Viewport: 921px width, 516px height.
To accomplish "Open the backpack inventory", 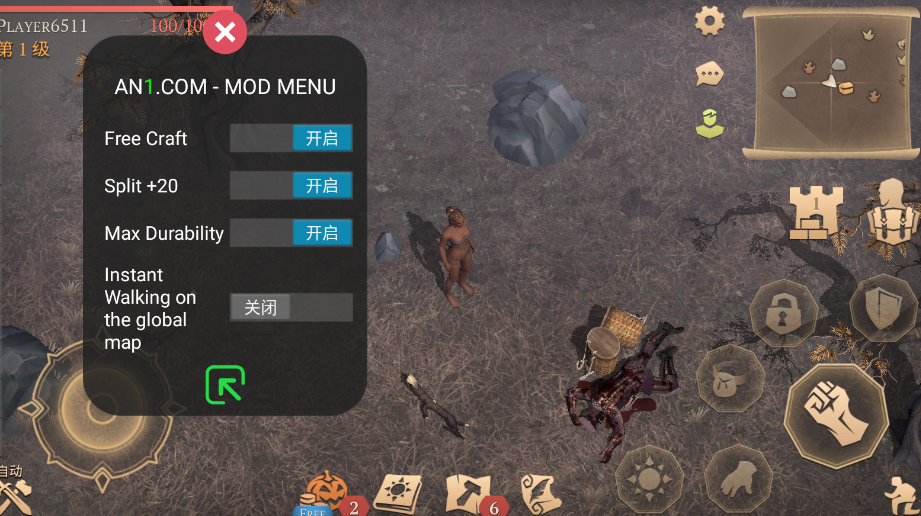I will (890, 211).
